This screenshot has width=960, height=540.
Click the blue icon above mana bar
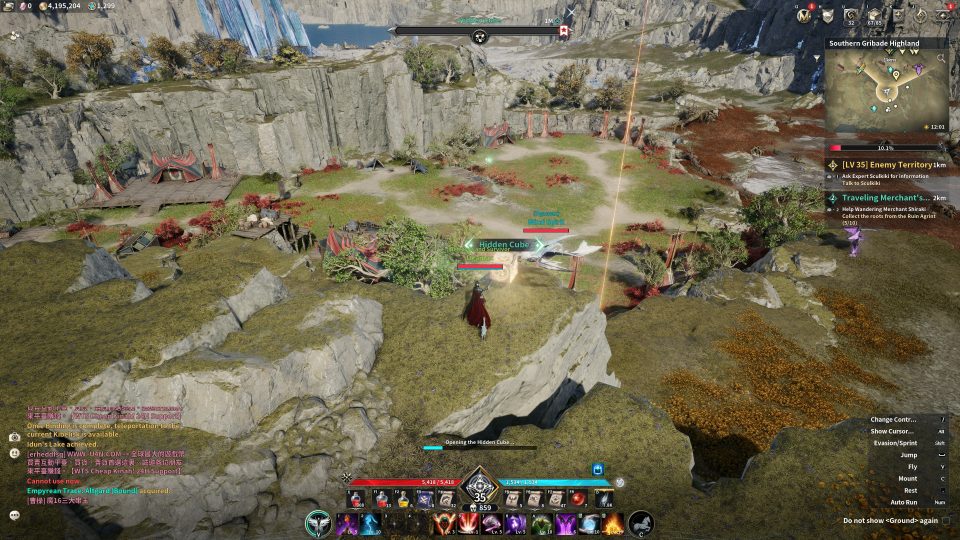point(598,468)
